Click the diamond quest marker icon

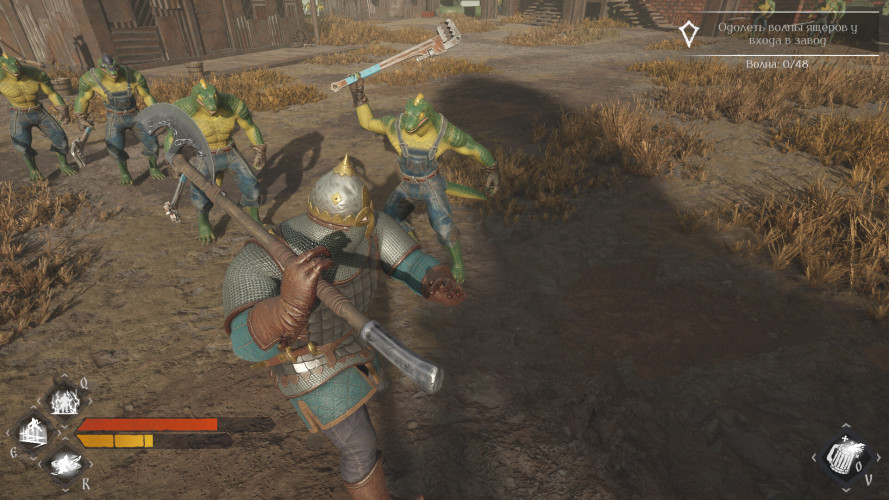[689, 34]
